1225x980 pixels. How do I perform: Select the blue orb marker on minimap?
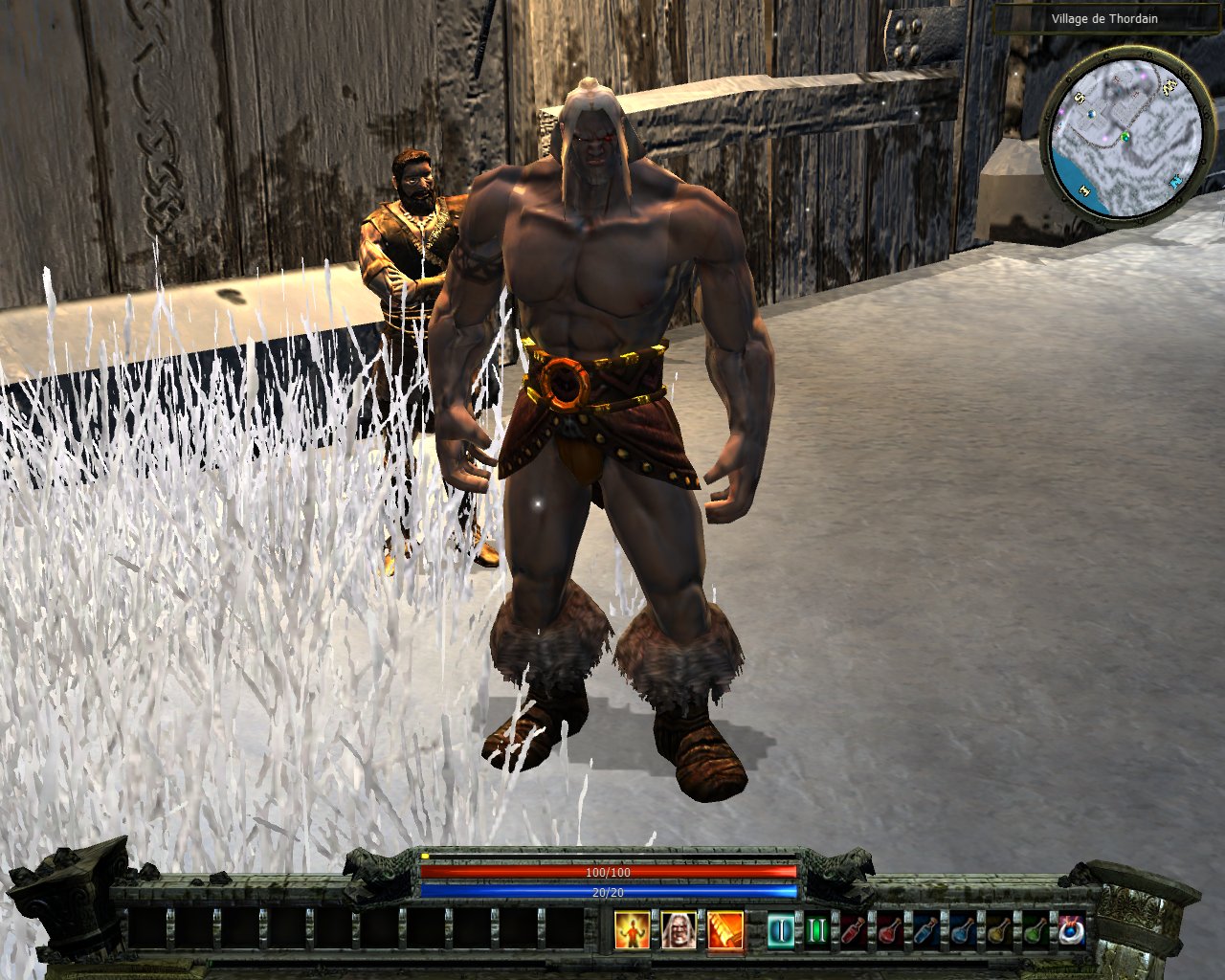pos(1091,115)
